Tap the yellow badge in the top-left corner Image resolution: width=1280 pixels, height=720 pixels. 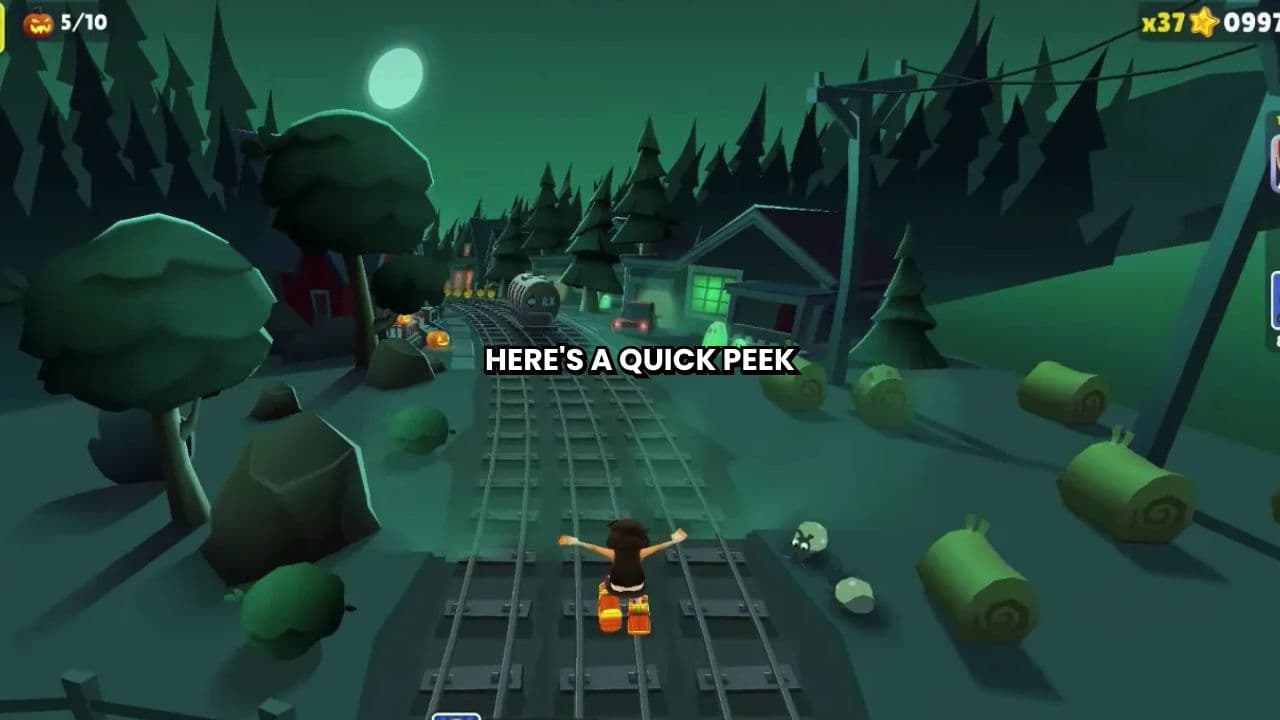(x=4, y=25)
